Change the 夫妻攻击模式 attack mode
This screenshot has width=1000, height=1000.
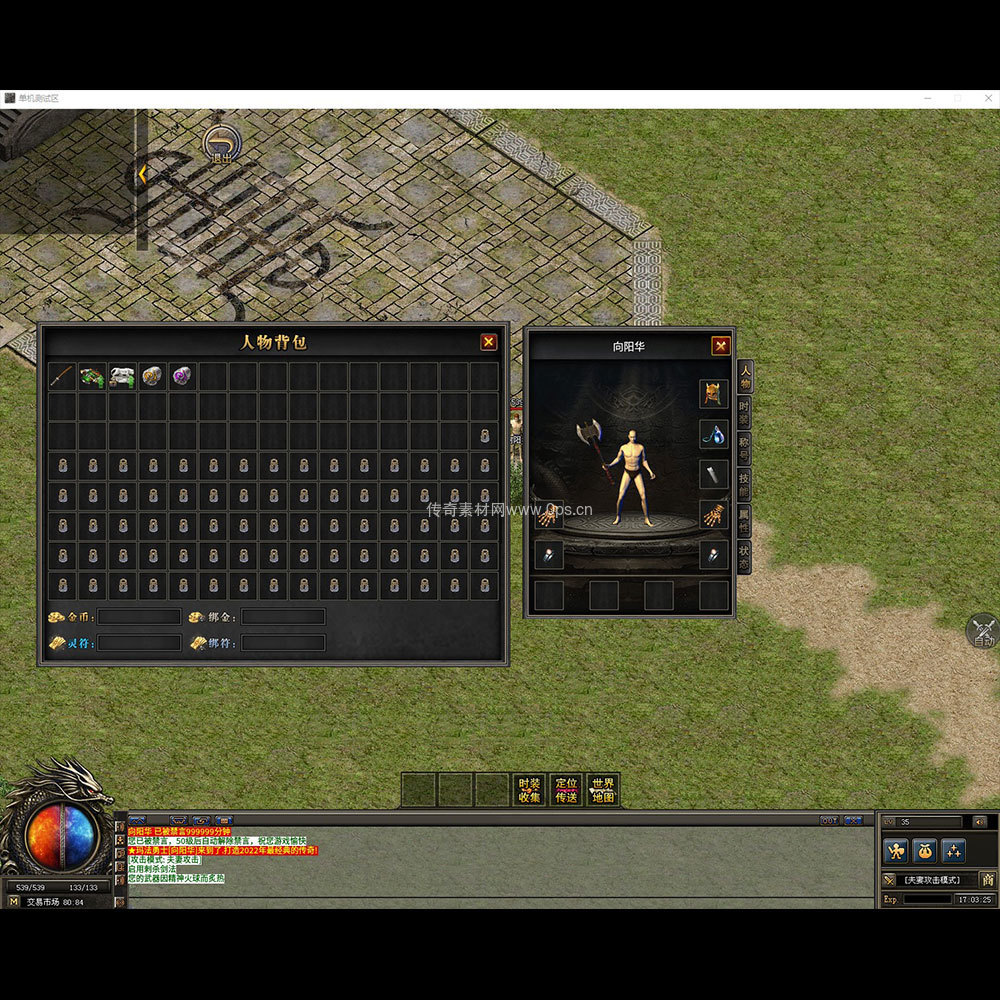coord(930,880)
